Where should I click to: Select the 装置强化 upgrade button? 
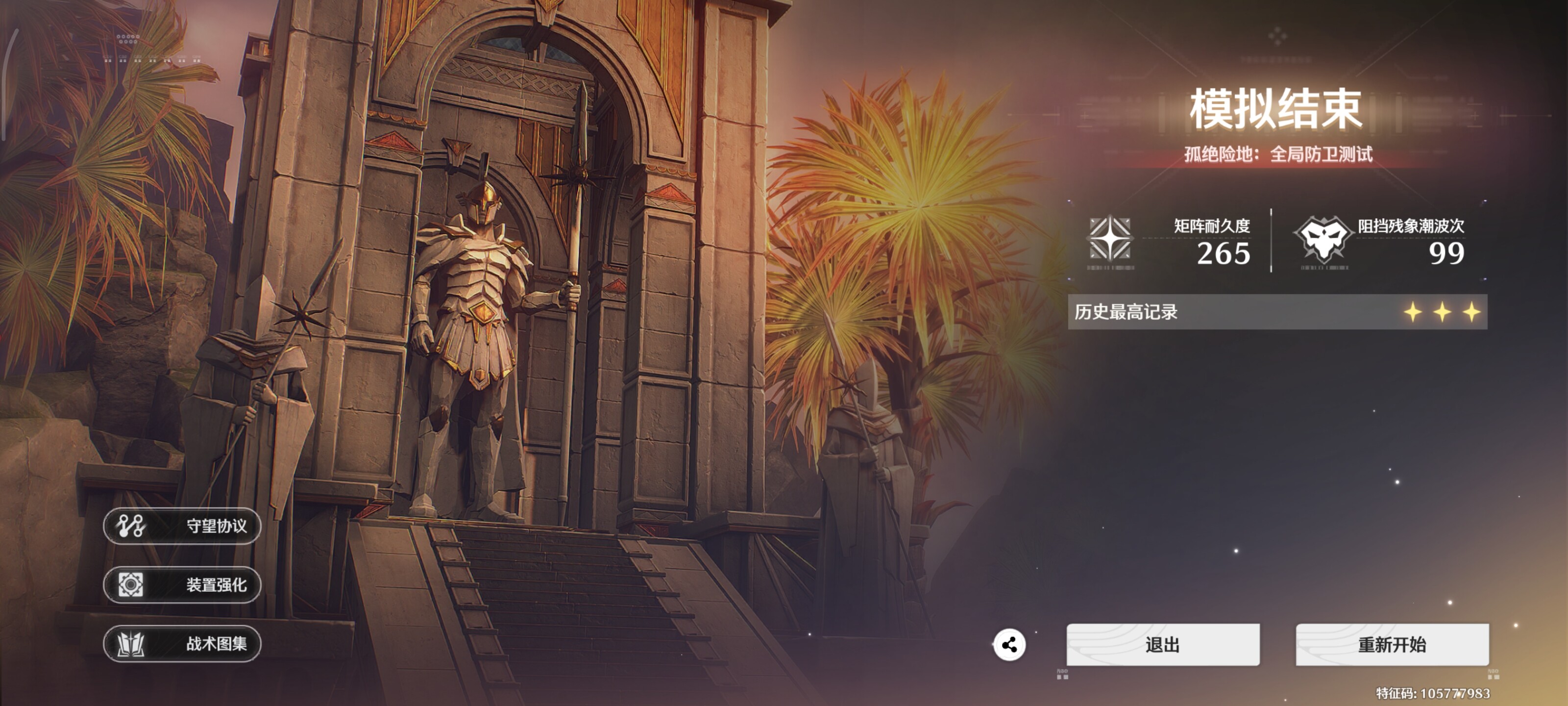coord(182,585)
